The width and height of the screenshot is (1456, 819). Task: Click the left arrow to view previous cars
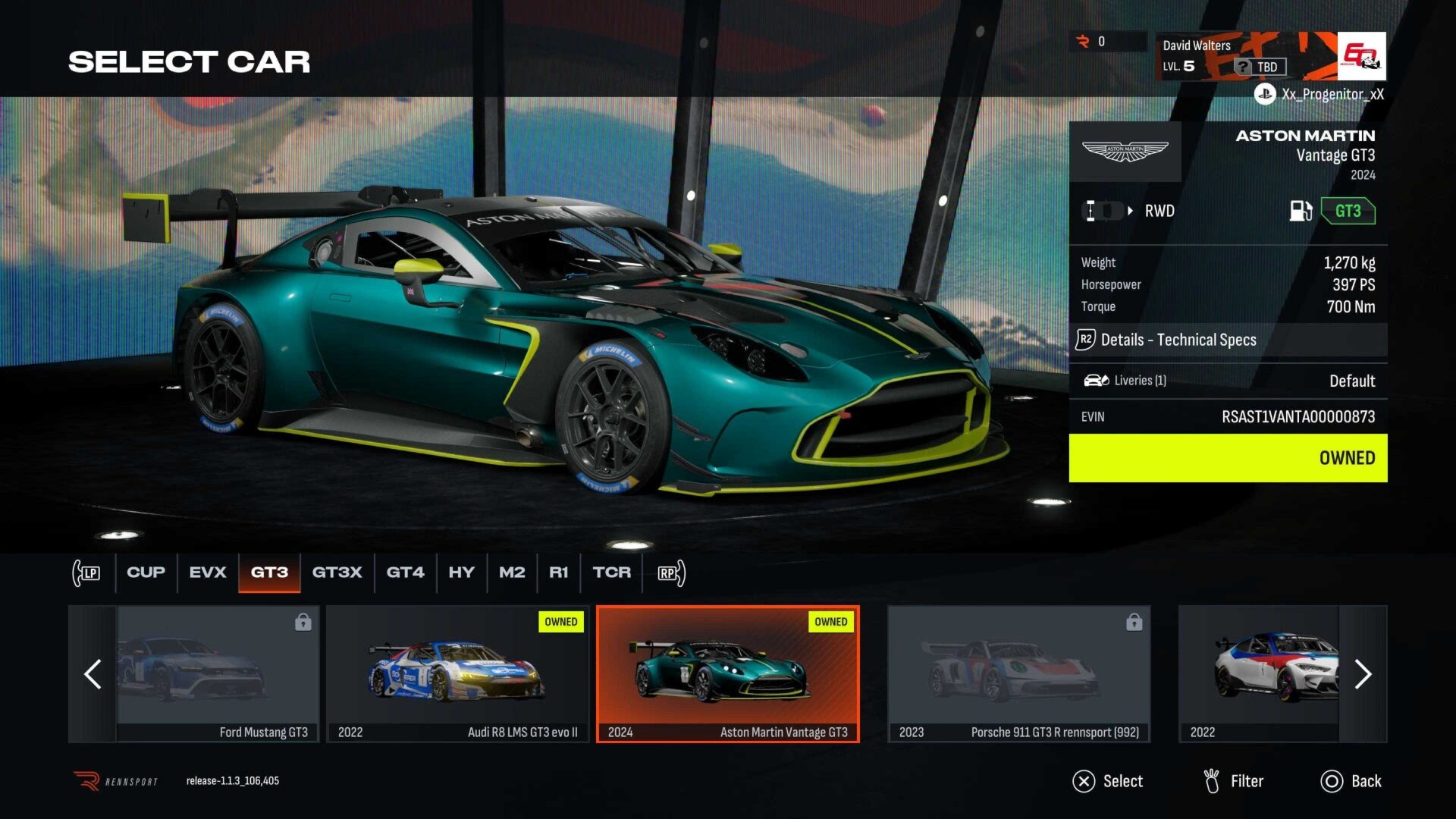click(x=93, y=674)
